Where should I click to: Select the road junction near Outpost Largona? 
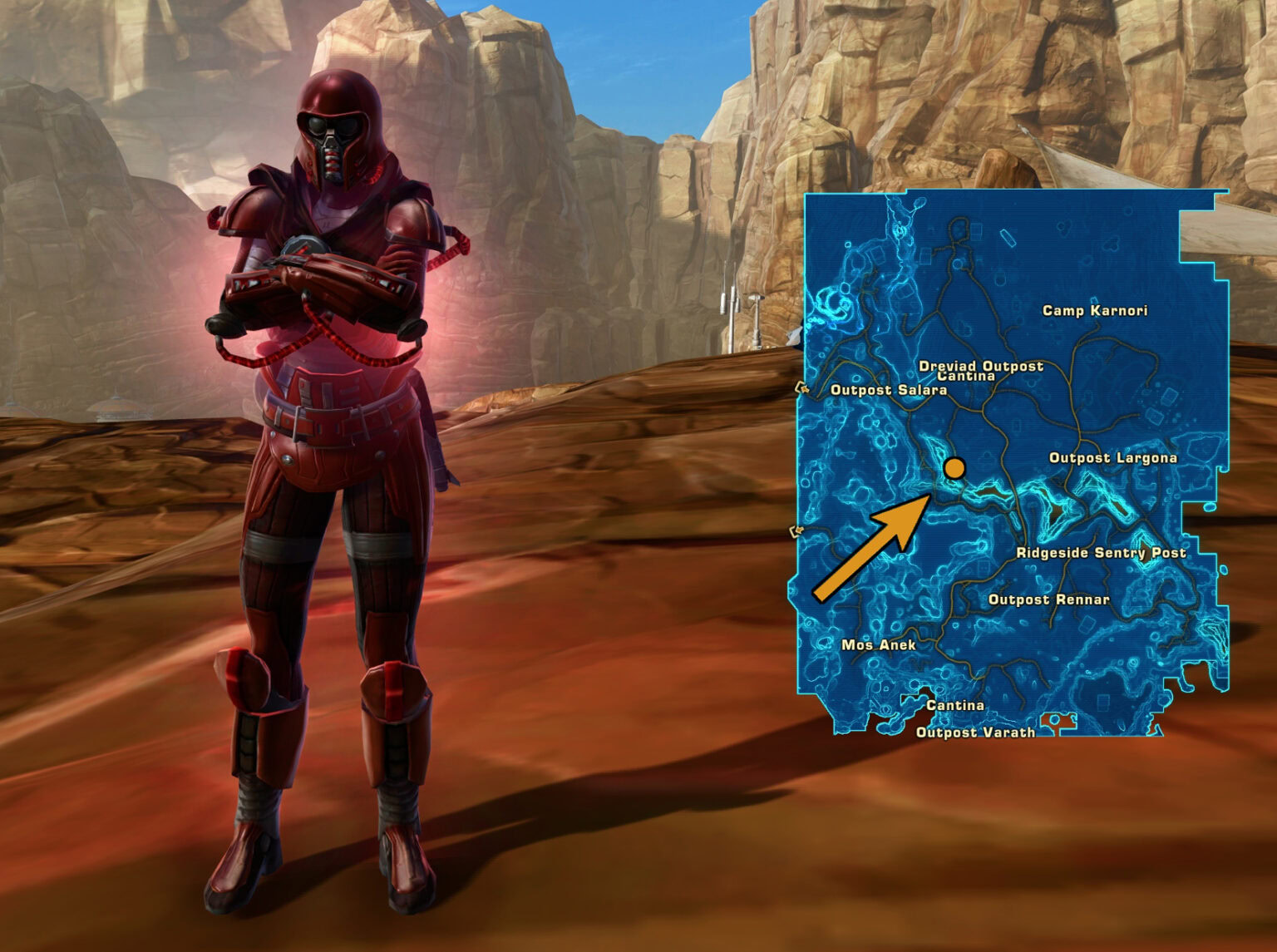click(x=1081, y=432)
